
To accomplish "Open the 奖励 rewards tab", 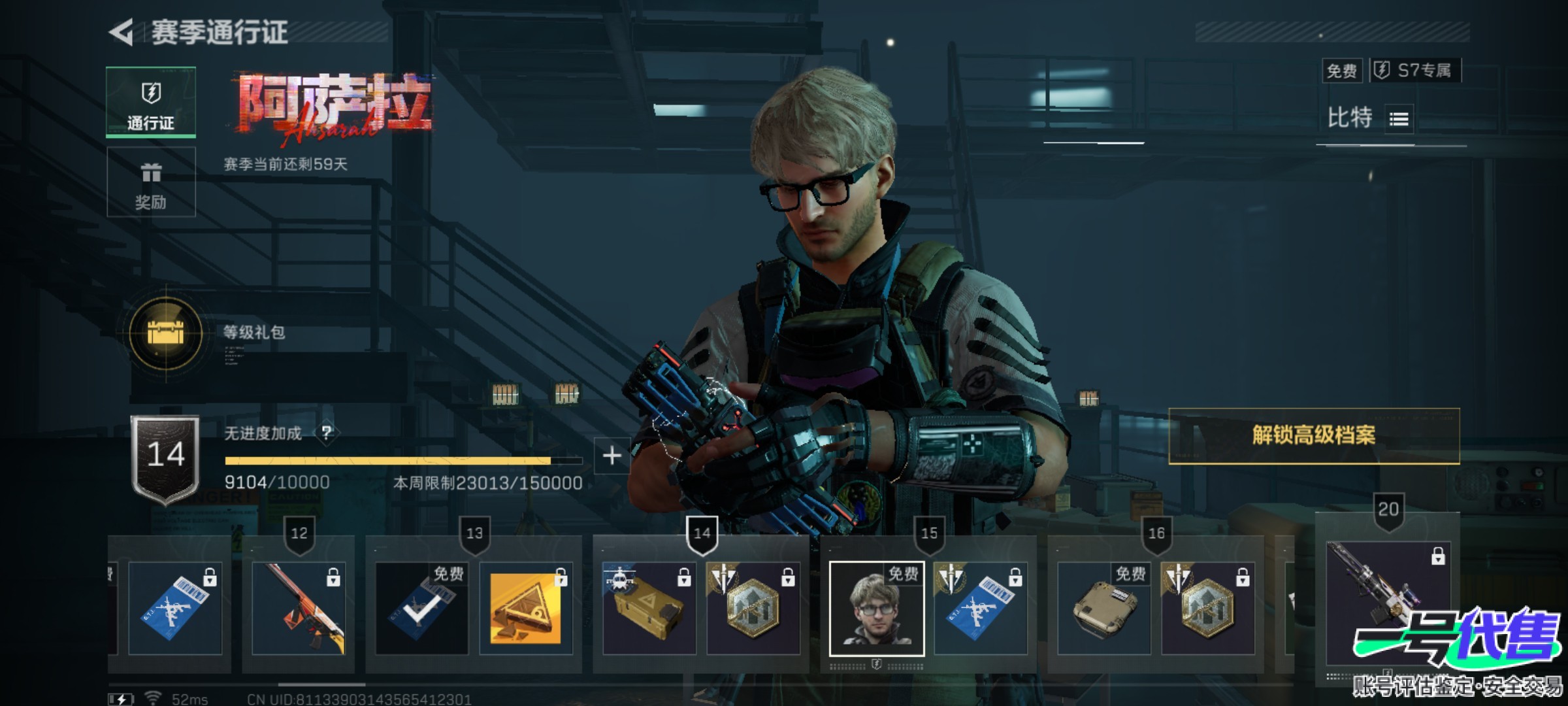I will (151, 182).
